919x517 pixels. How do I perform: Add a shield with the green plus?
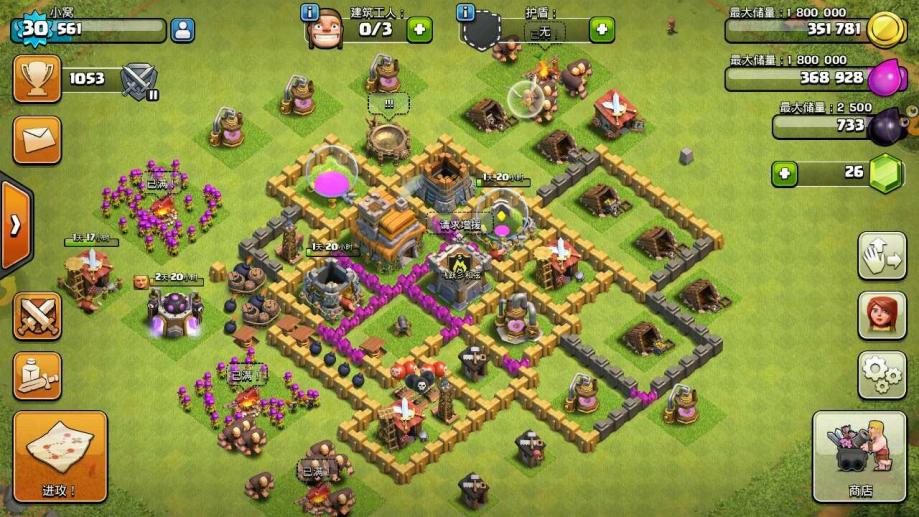pos(601,29)
